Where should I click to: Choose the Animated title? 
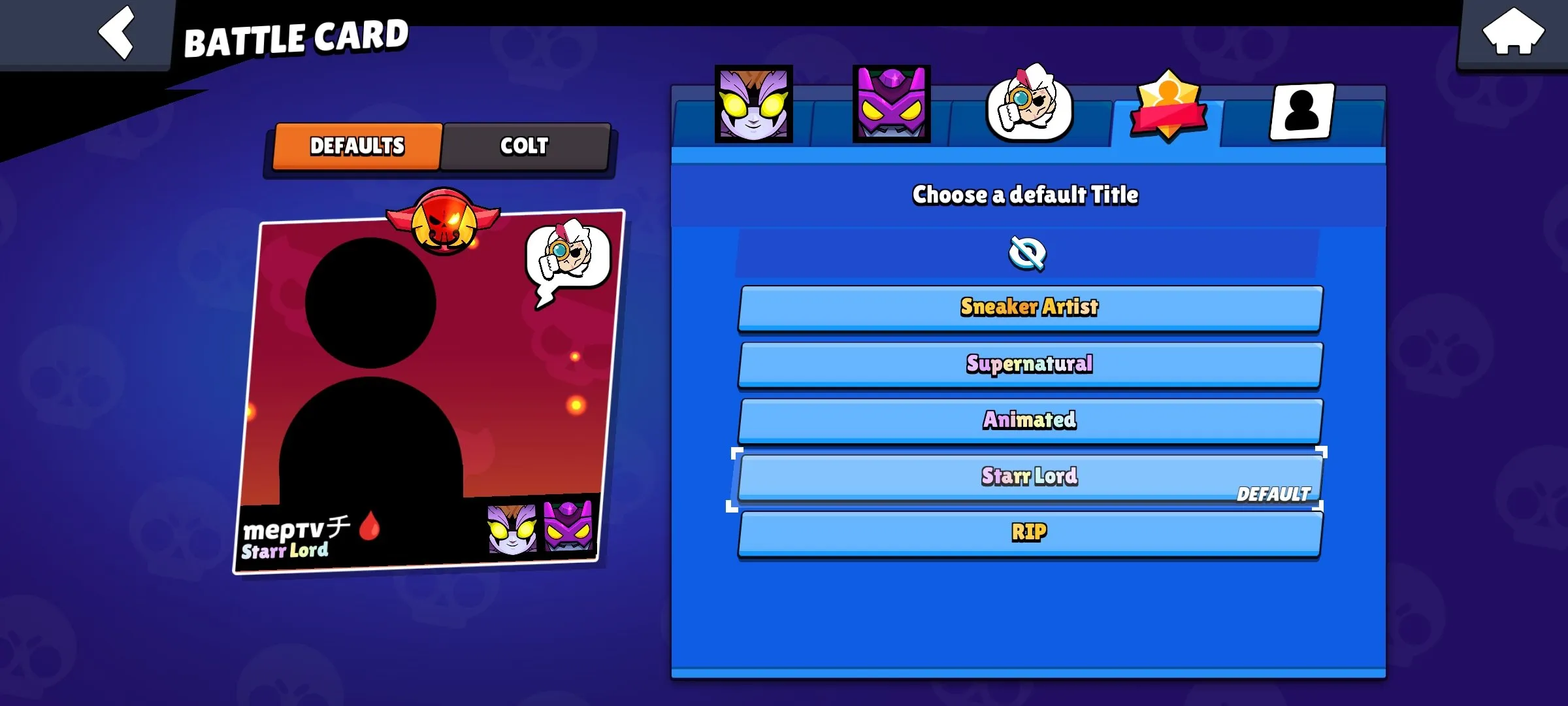[1028, 420]
